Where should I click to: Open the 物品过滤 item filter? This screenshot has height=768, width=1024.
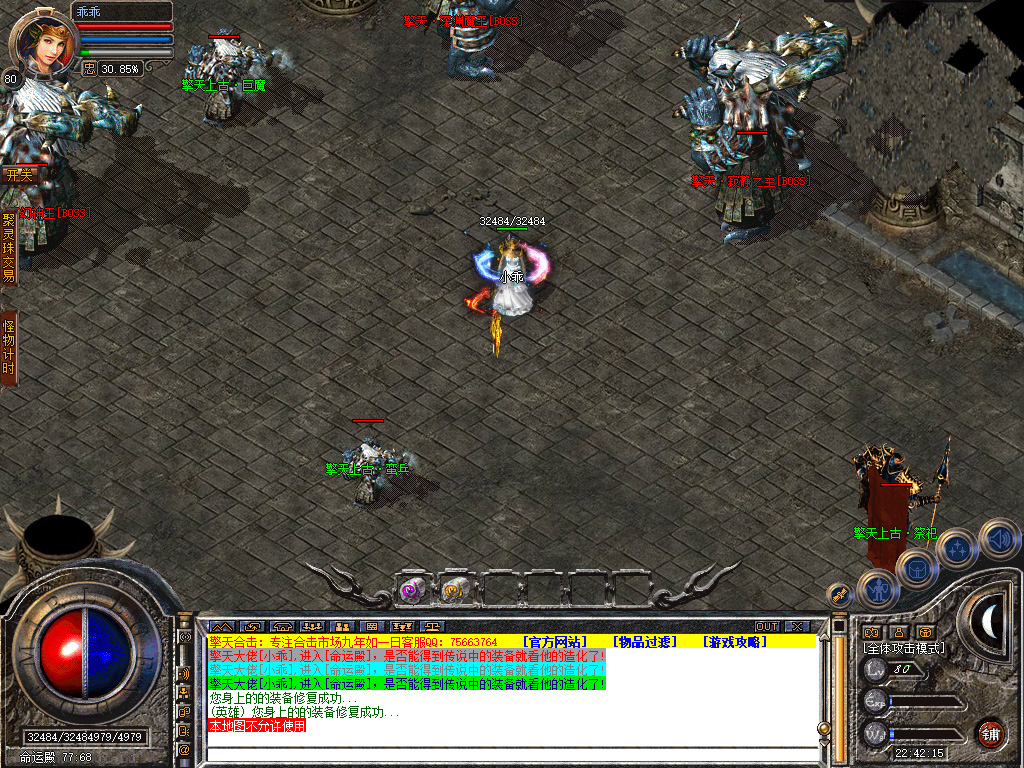point(645,641)
